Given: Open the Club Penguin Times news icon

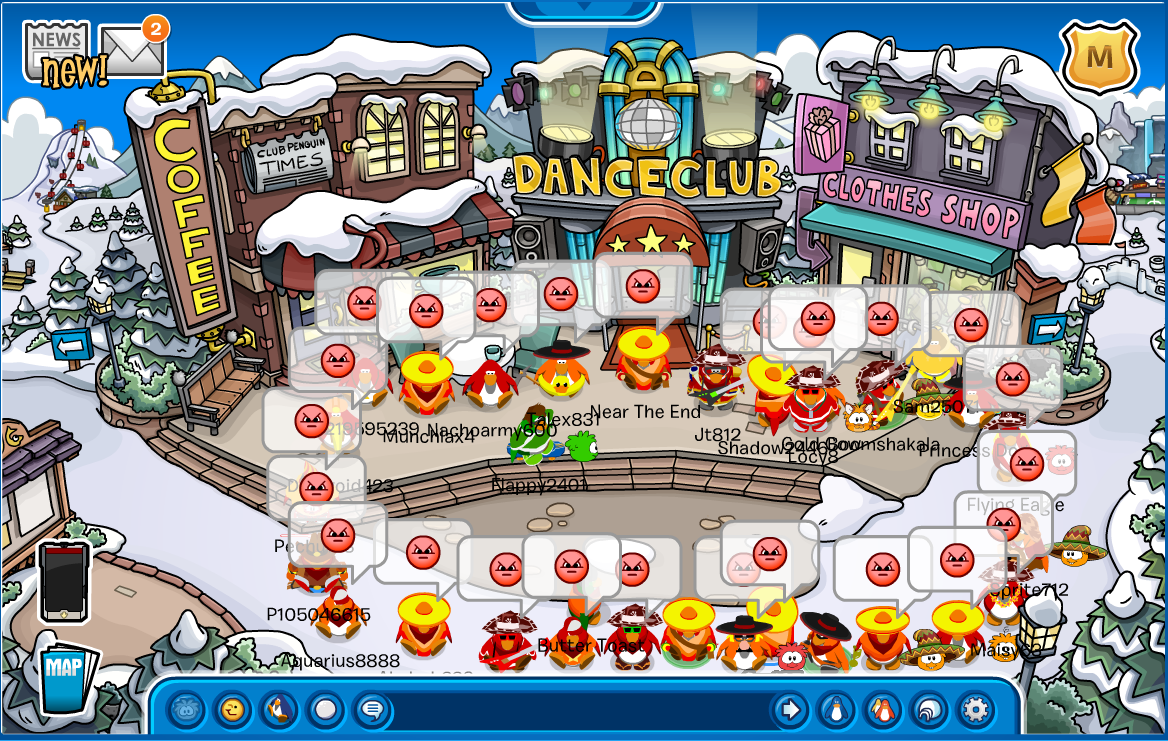Looking at the screenshot, I should tap(56, 48).
